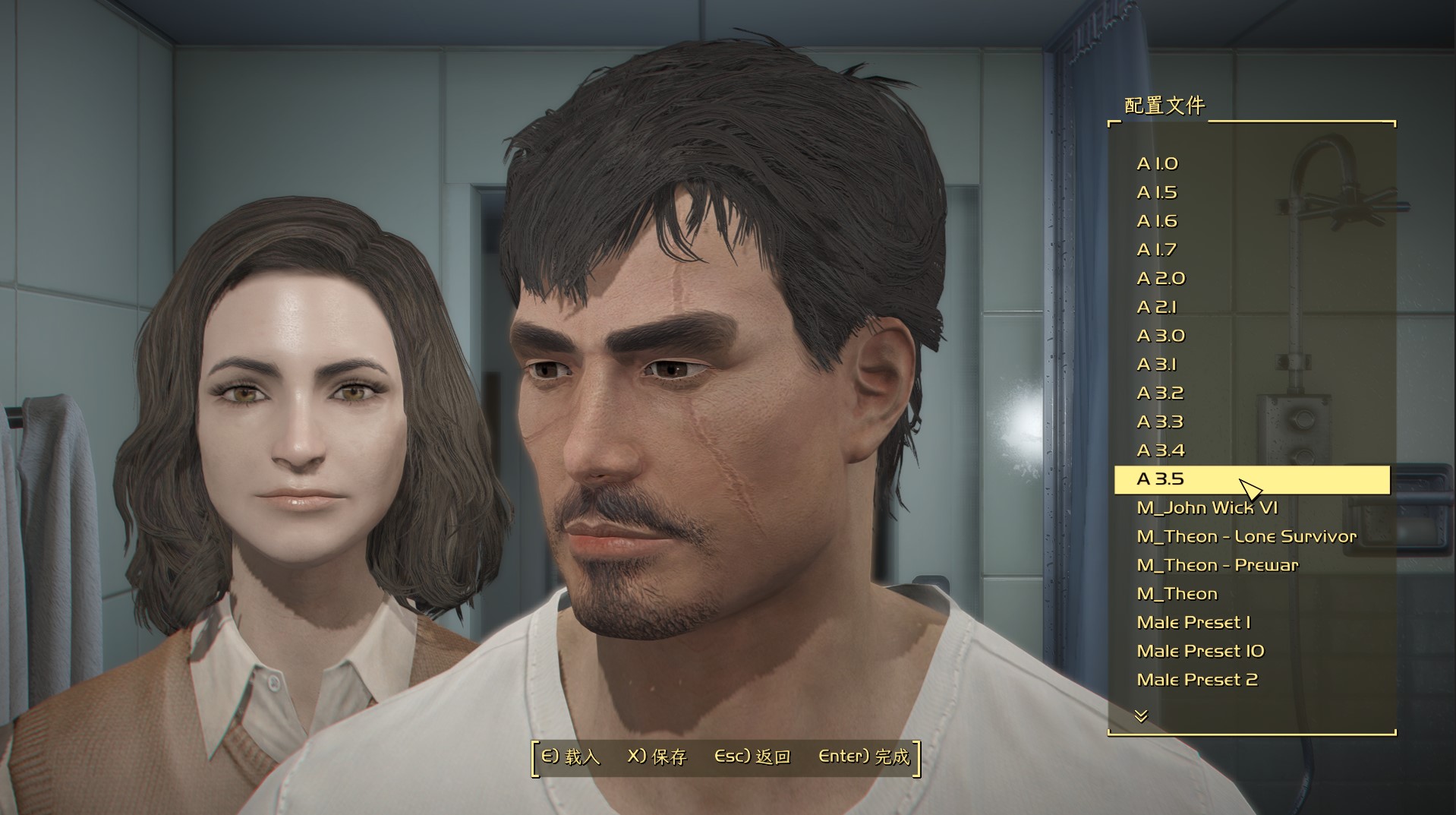Click the down arrow below the preset list
Image resolution: width=1456 pixels, height=815 pixels.
[1141, 715]
